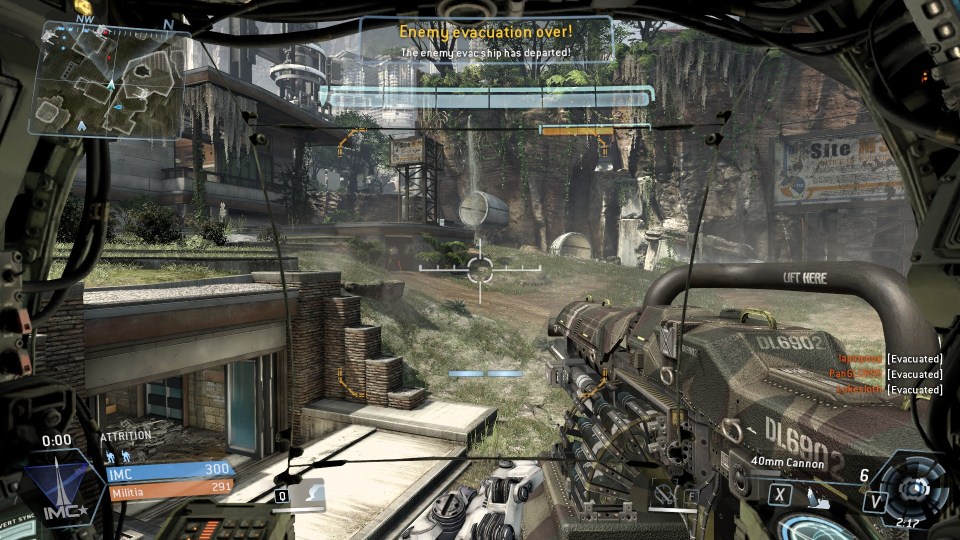The width and height of the screenshot is (960, 540).
Task: Activate the X ability icon
Action: [x=782, y=492]
